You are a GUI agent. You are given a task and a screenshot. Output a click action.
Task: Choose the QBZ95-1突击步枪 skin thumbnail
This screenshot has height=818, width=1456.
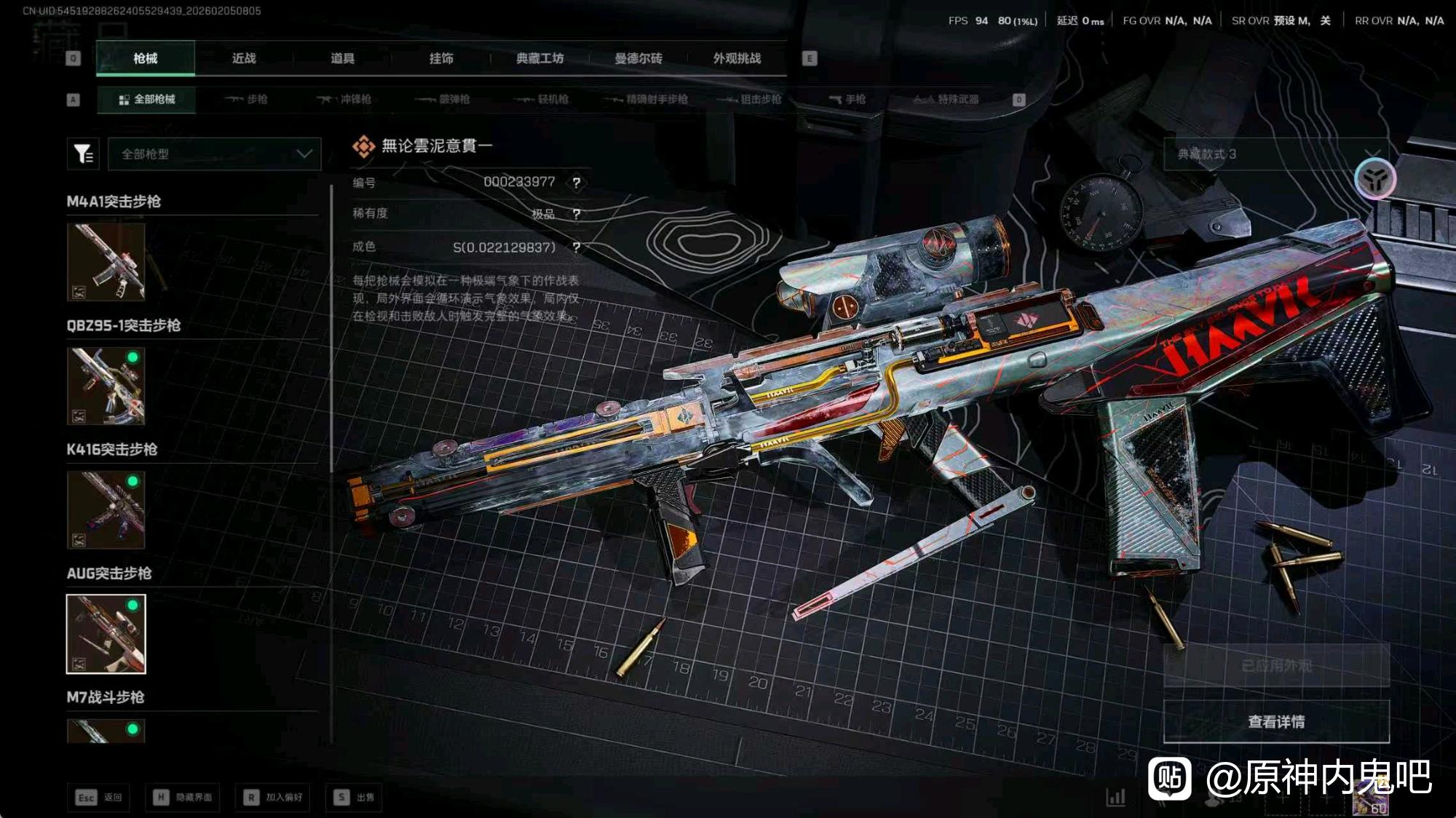106,386
